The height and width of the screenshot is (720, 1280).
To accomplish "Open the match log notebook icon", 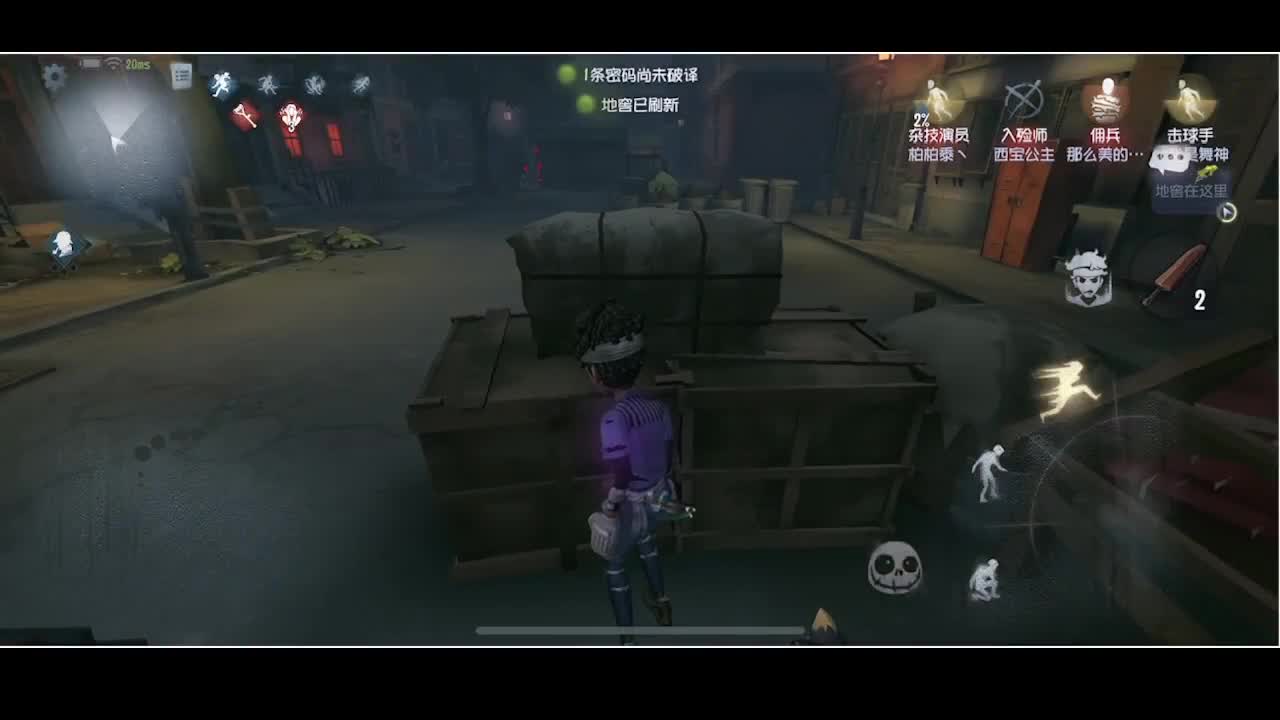I will [x=181, y=73].
